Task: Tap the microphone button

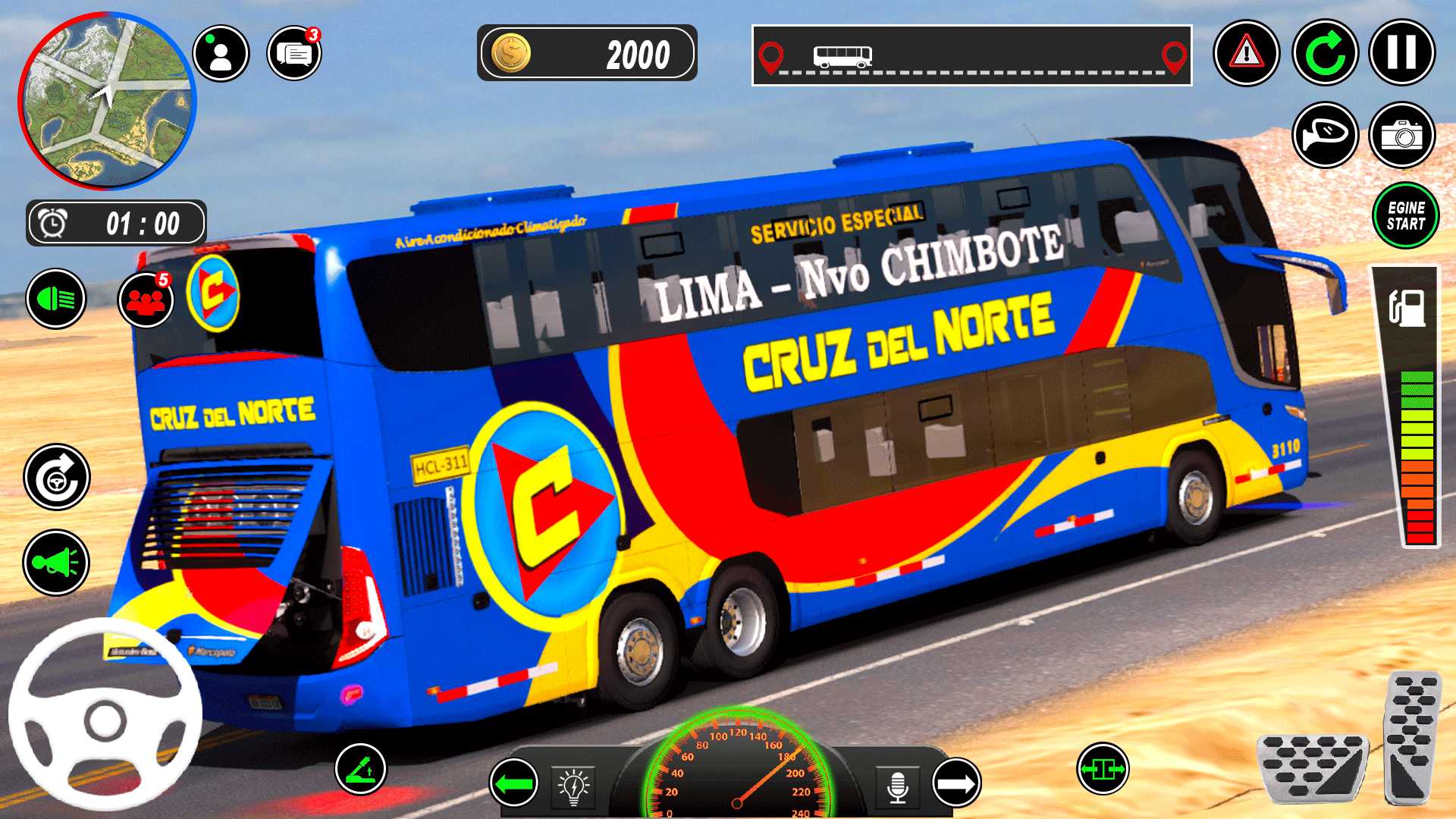Action: pos(897,786)
